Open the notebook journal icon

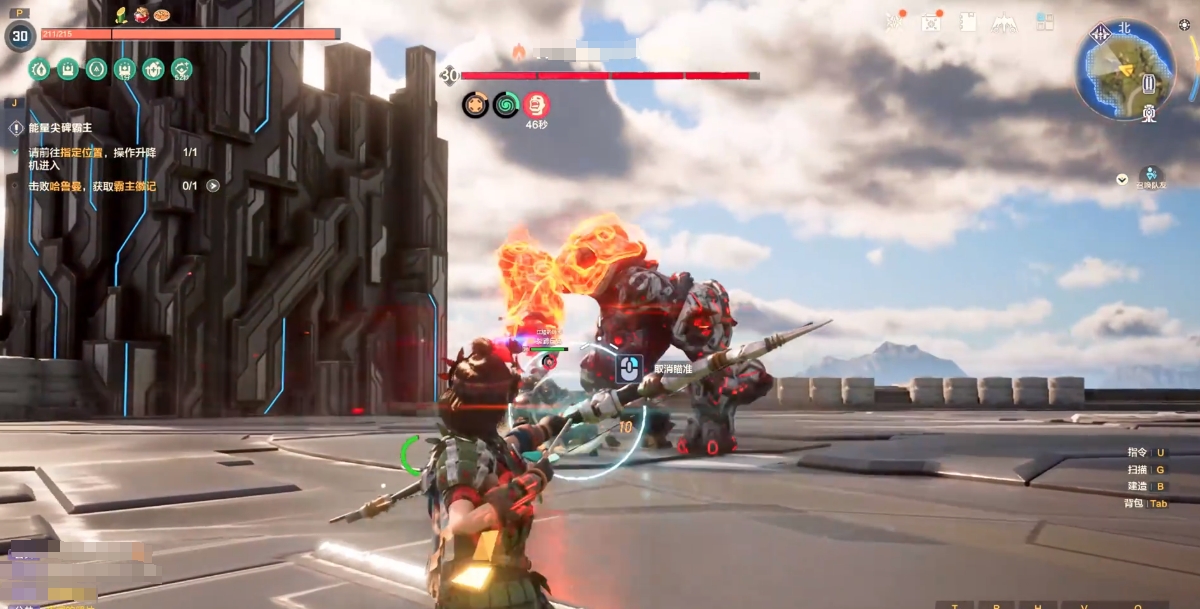pos(967,22)
